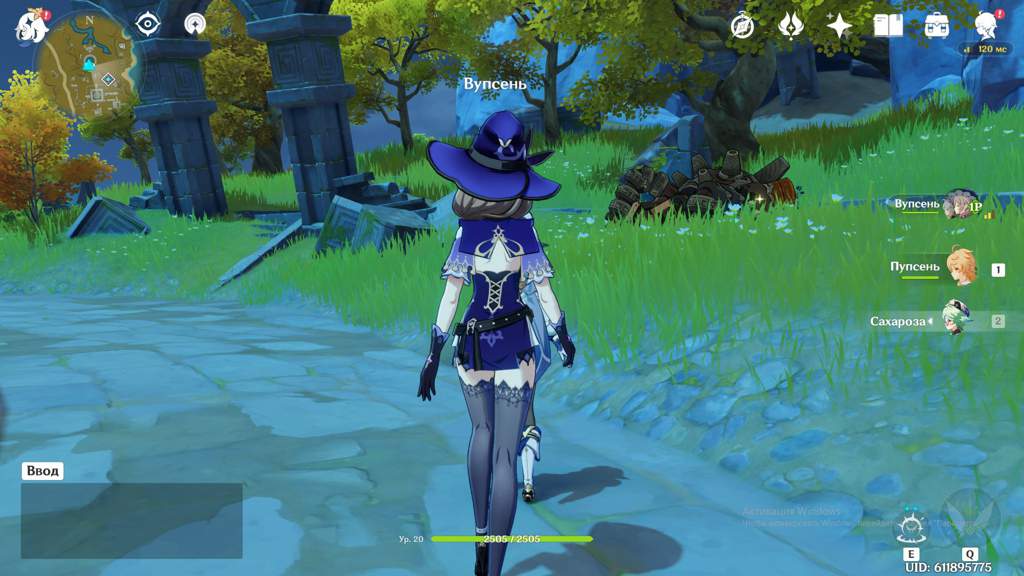1024x576 pixels.
Task: Select co-op player Вупсень 1P entry
Action: point(958,204)
